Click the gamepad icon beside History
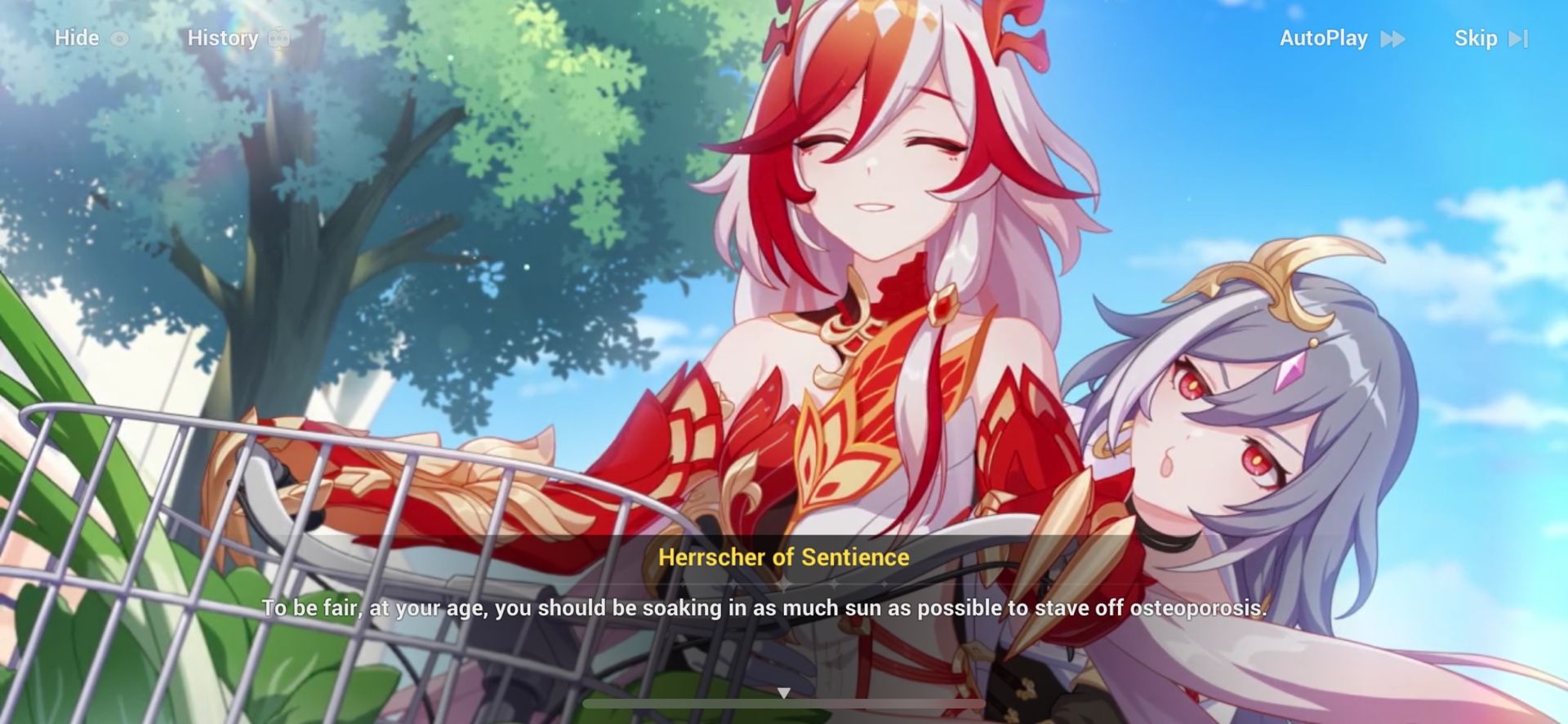 pos(281,38)
